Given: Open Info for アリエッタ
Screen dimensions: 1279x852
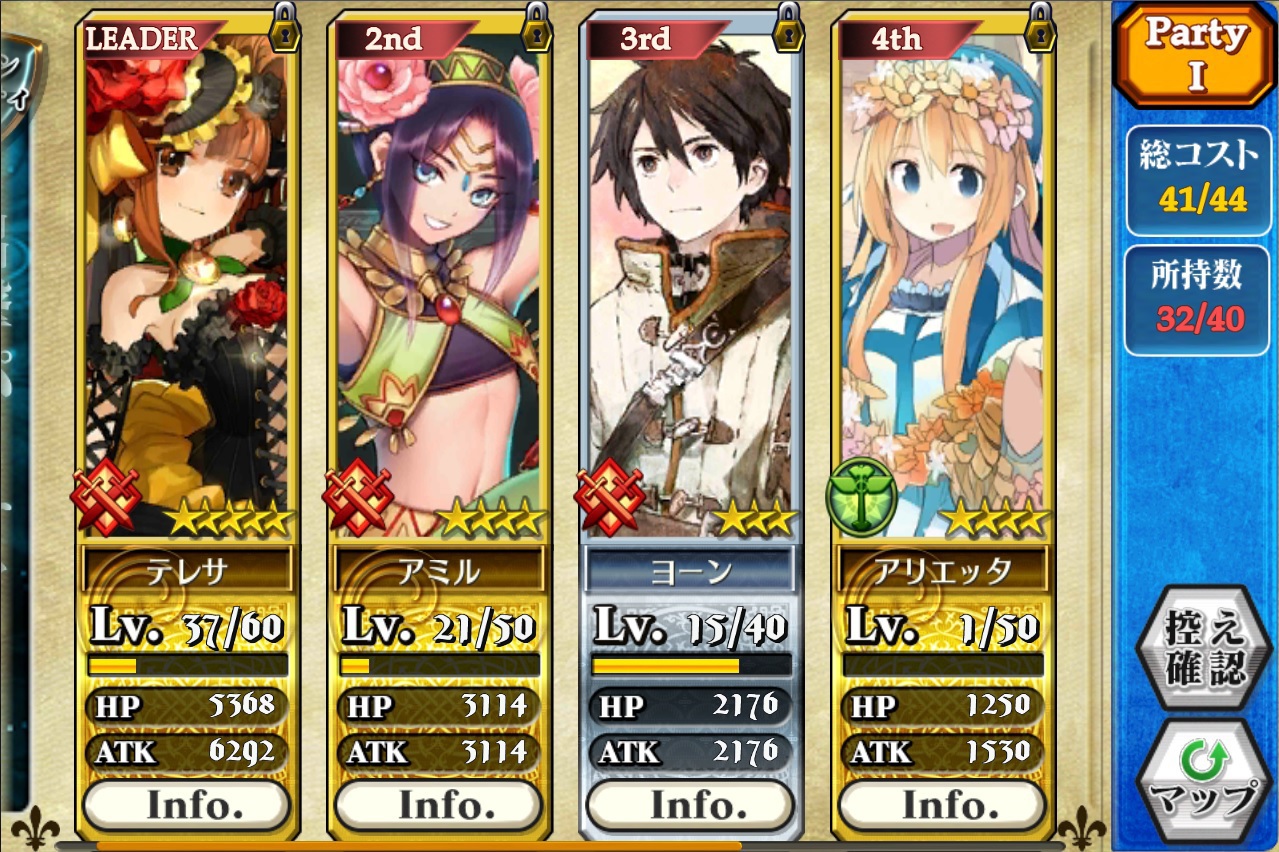Looking at the screenshot, I should [x=943, y=805].
